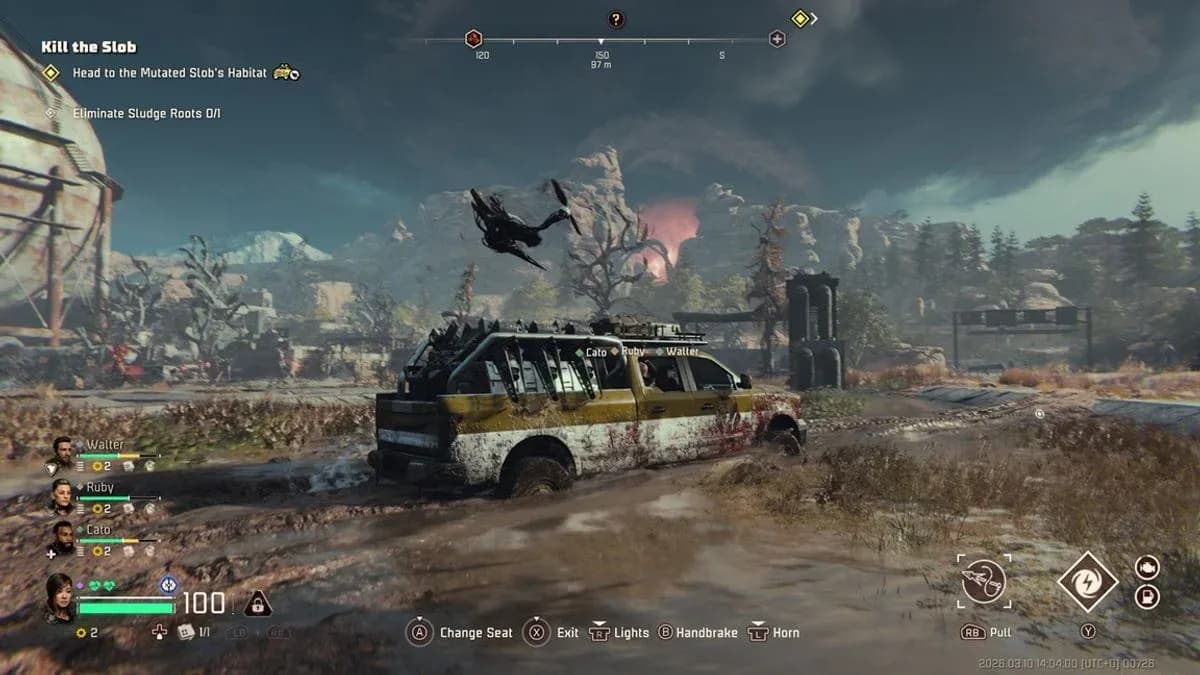Select the medical cross marker on compass
Viewport: 1200px width, 675px height.
[x=777, y=39]
